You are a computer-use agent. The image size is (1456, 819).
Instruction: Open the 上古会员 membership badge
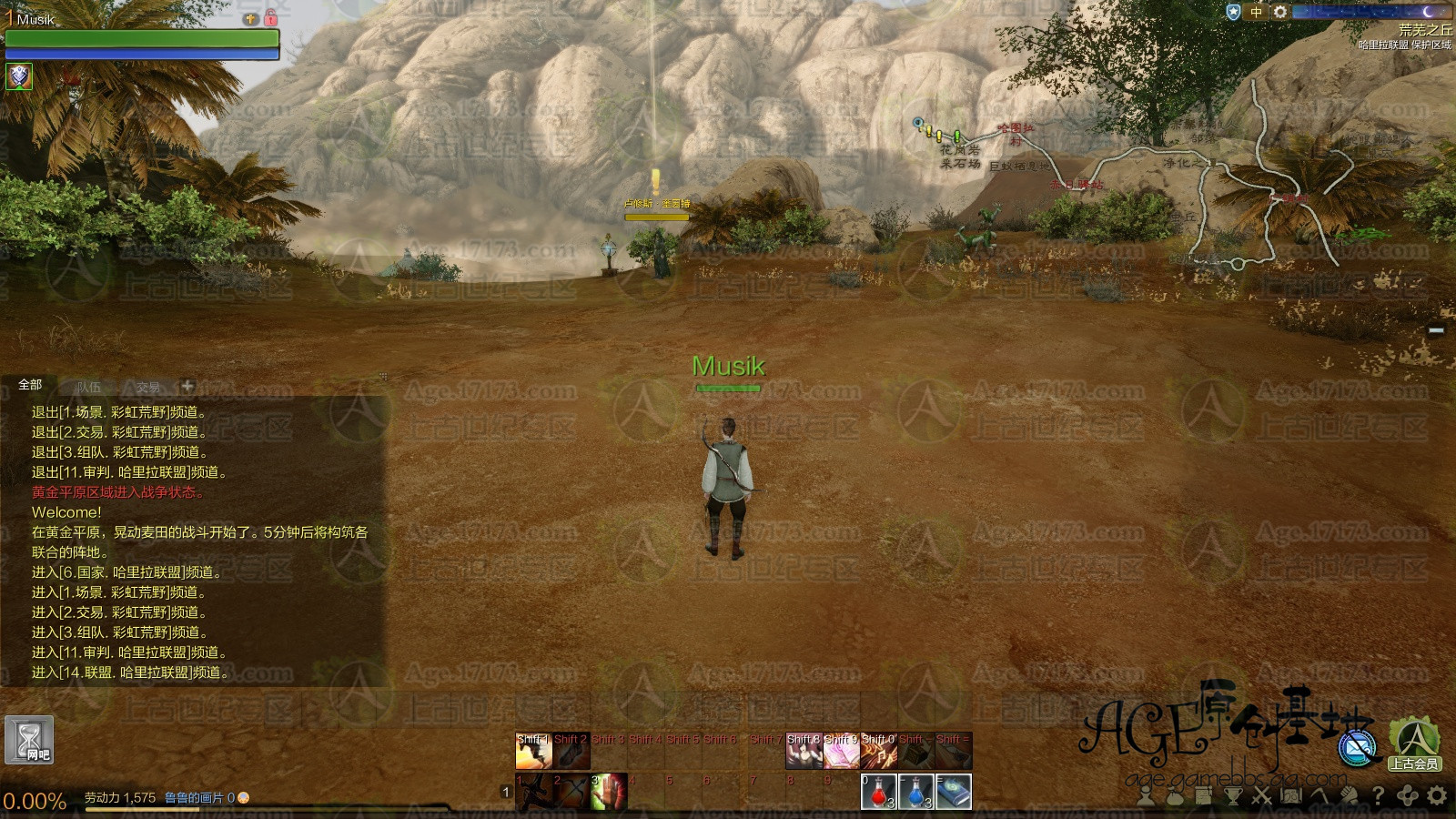1413,744
